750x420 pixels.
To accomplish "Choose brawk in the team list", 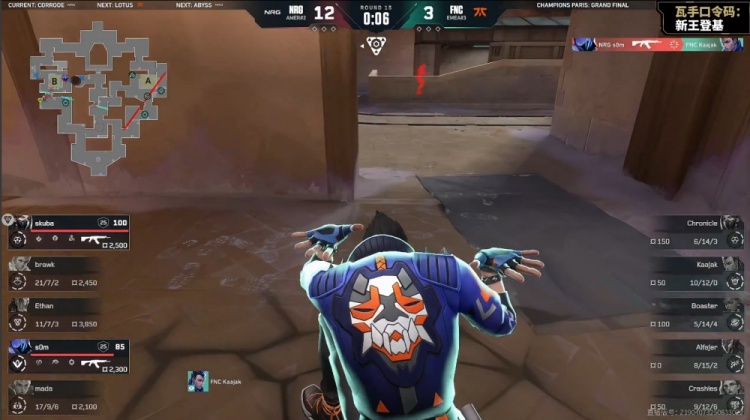I will click(55, 273).
